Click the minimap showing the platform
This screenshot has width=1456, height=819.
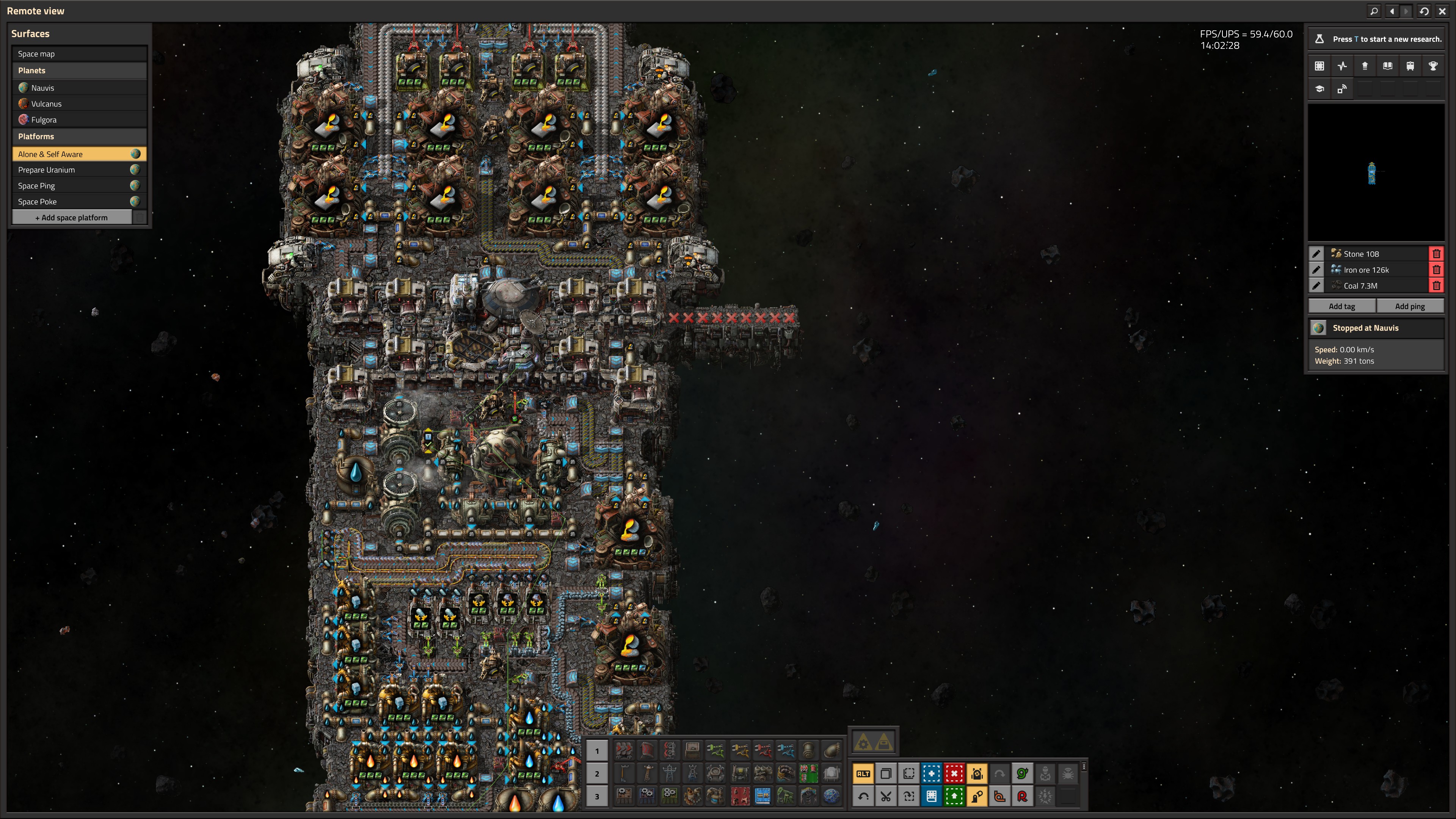click(x=1376, y=173)
